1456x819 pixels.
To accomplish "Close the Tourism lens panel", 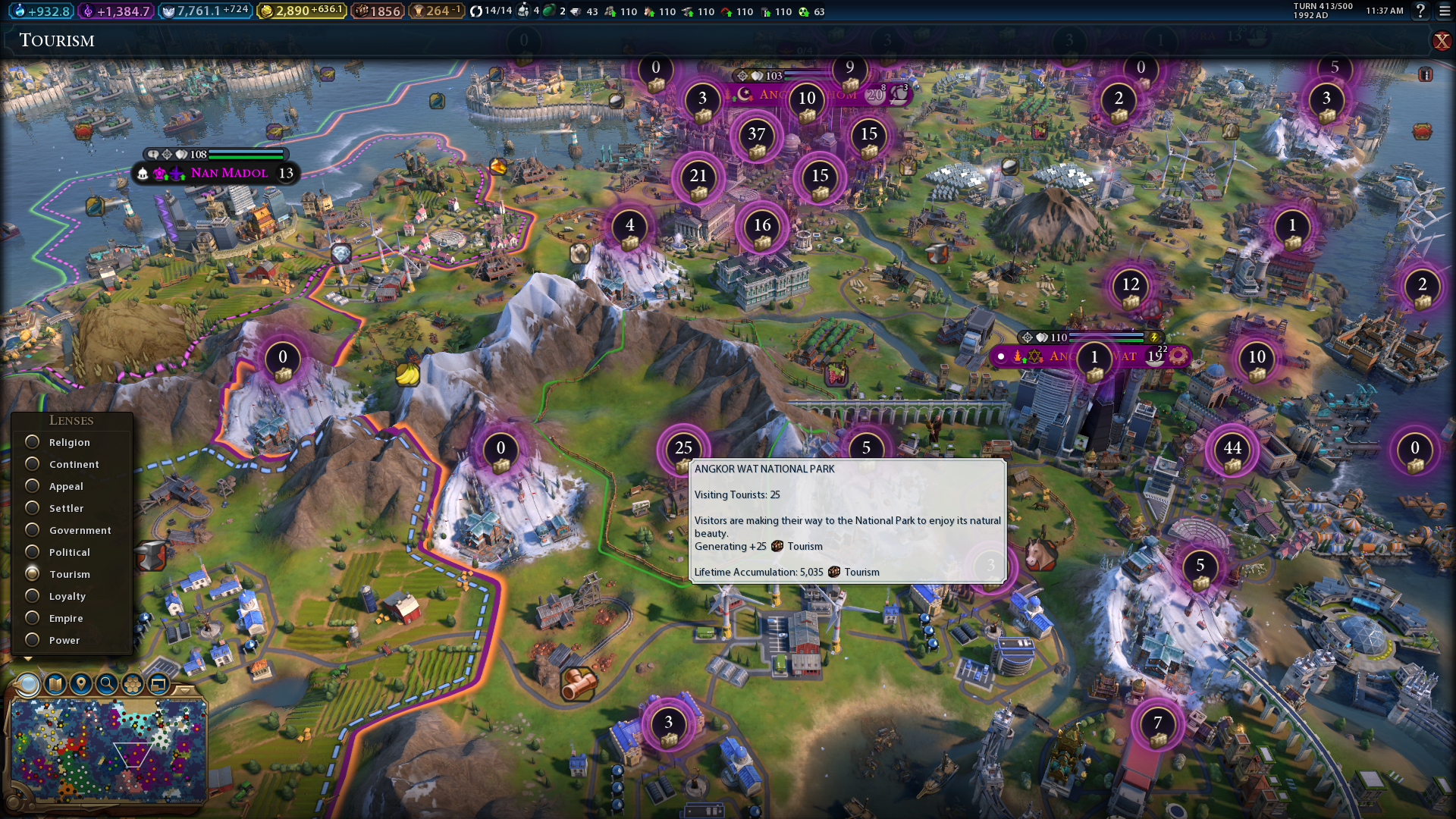I will coord(1441,41).
